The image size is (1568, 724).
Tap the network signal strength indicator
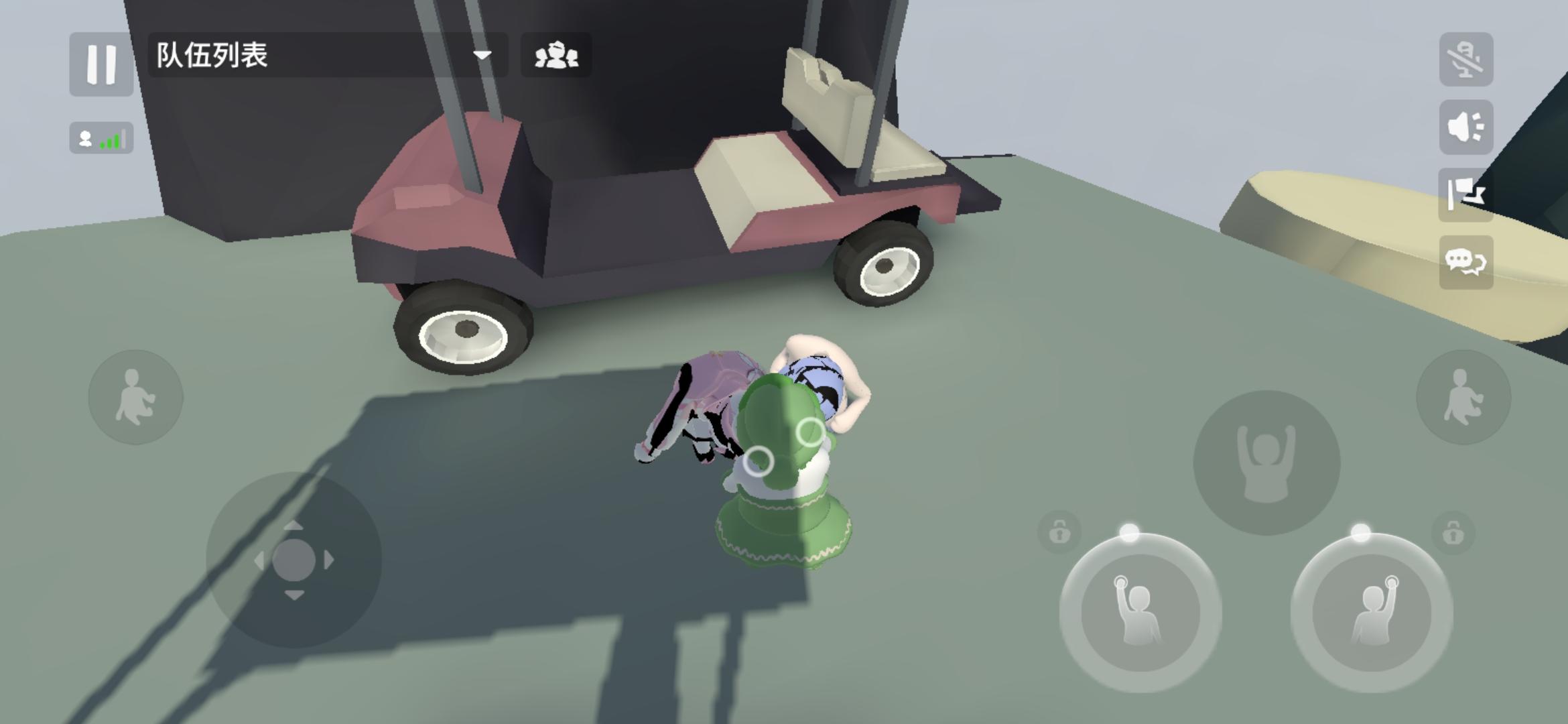[101, 139]
